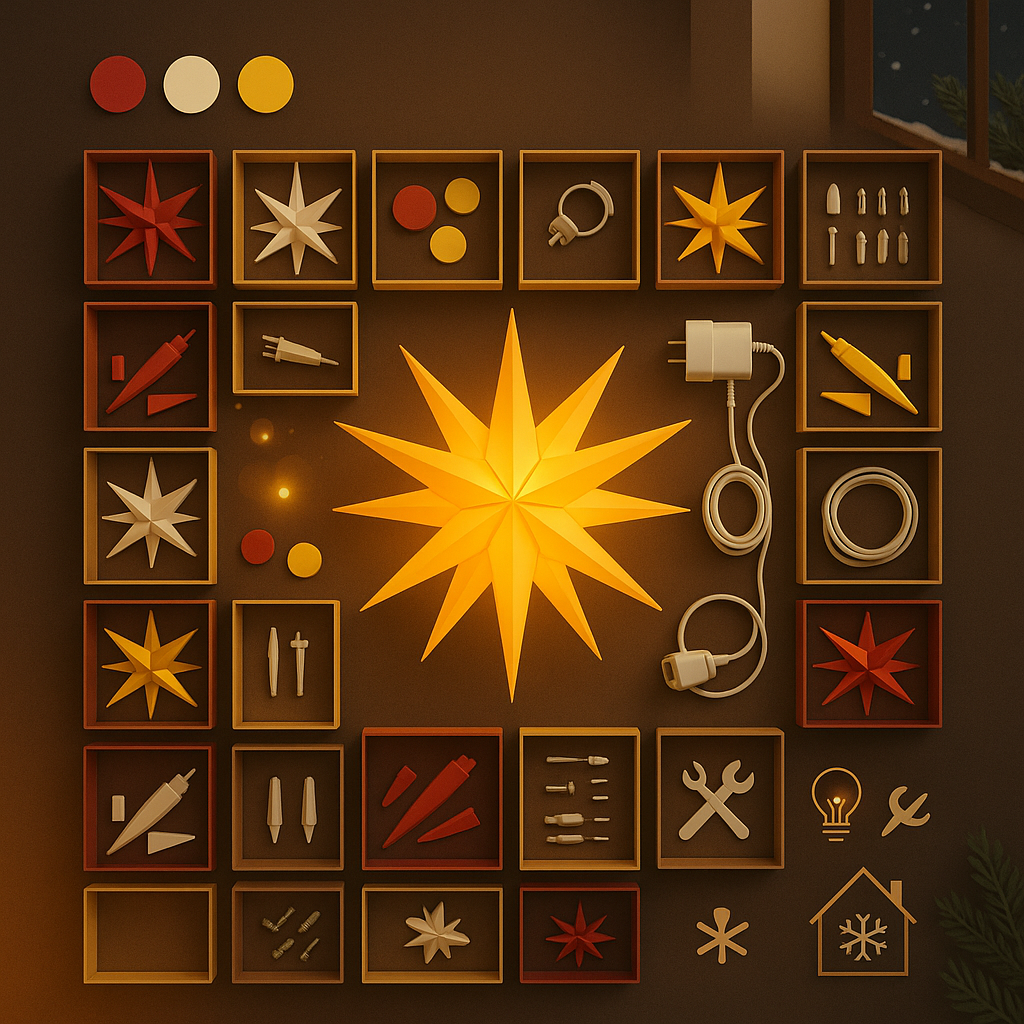
Task: Activate the single wrench icon
Action: (904, 810)
